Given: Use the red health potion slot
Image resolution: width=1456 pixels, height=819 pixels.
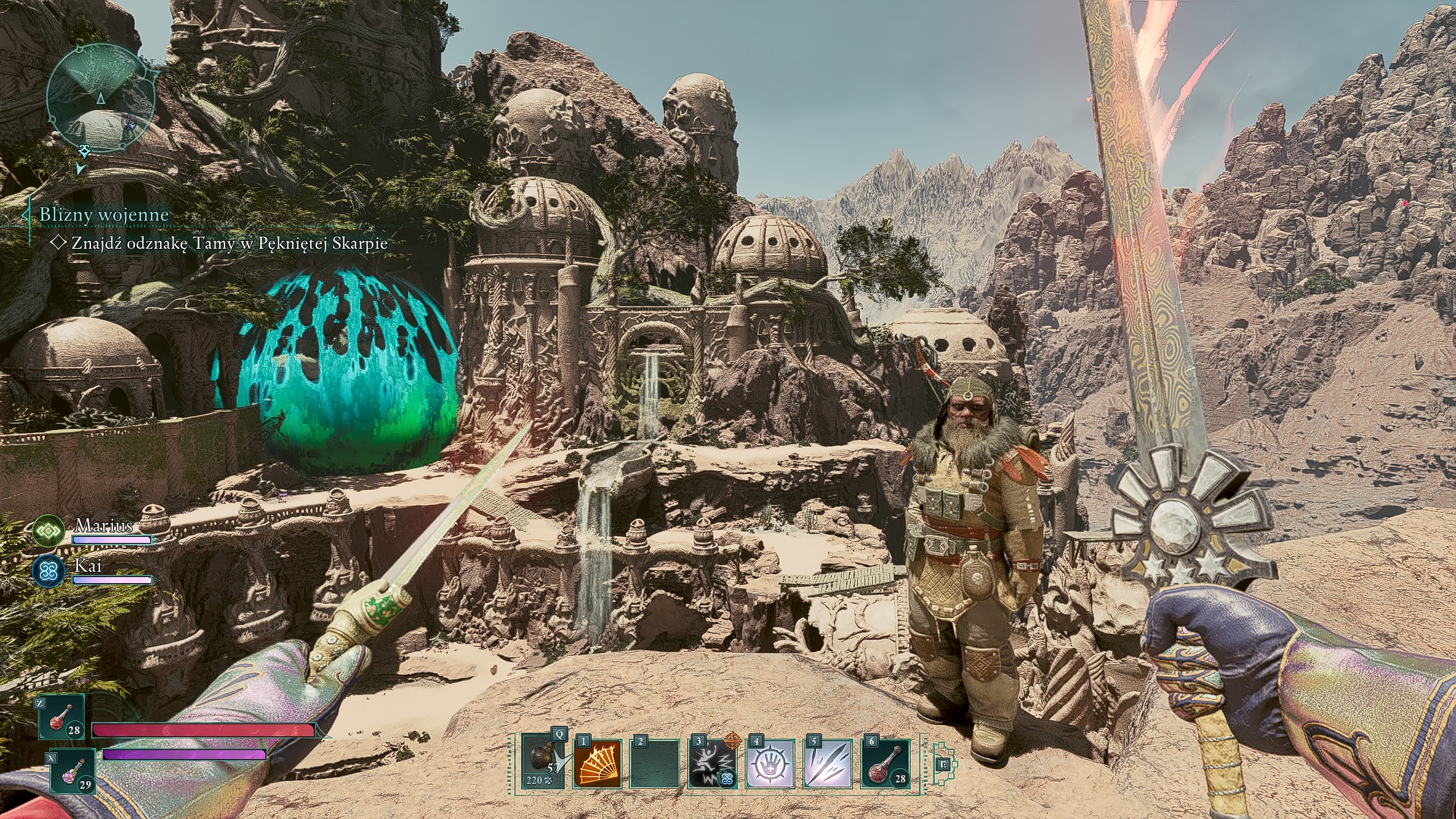Looking at the screenshot, I should point(62,718).
